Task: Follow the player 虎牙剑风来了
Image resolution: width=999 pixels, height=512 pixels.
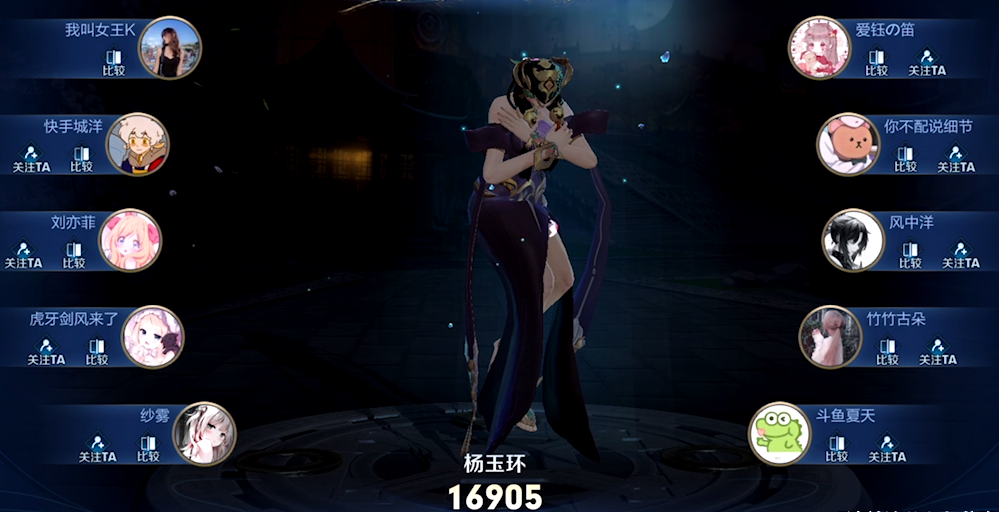Action: point(46,351)
